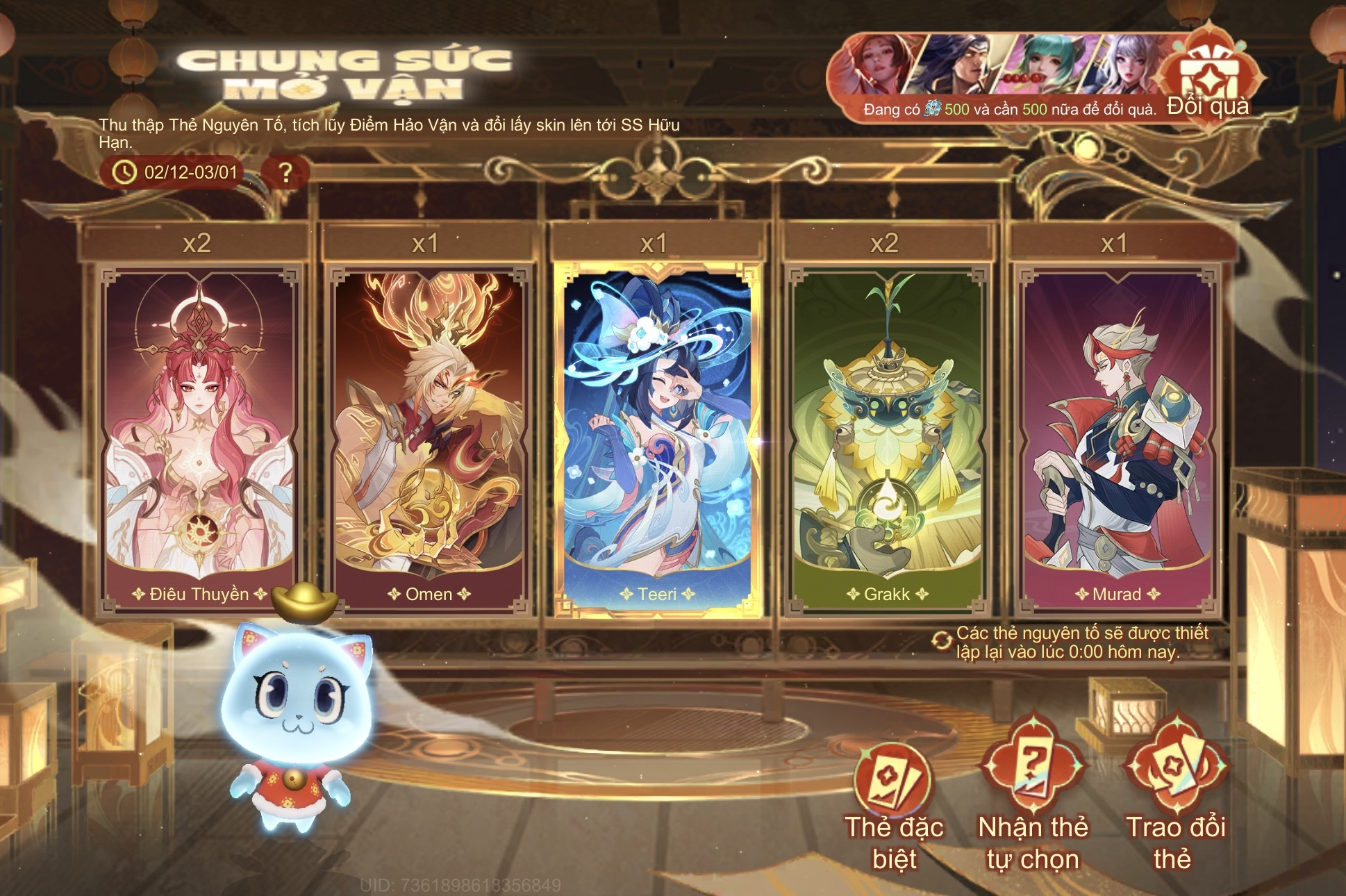This screenshot has width=1346, height=896.
Task: Claim a card via Nhận thẻ tự chọn
Action: (1033, 806)
